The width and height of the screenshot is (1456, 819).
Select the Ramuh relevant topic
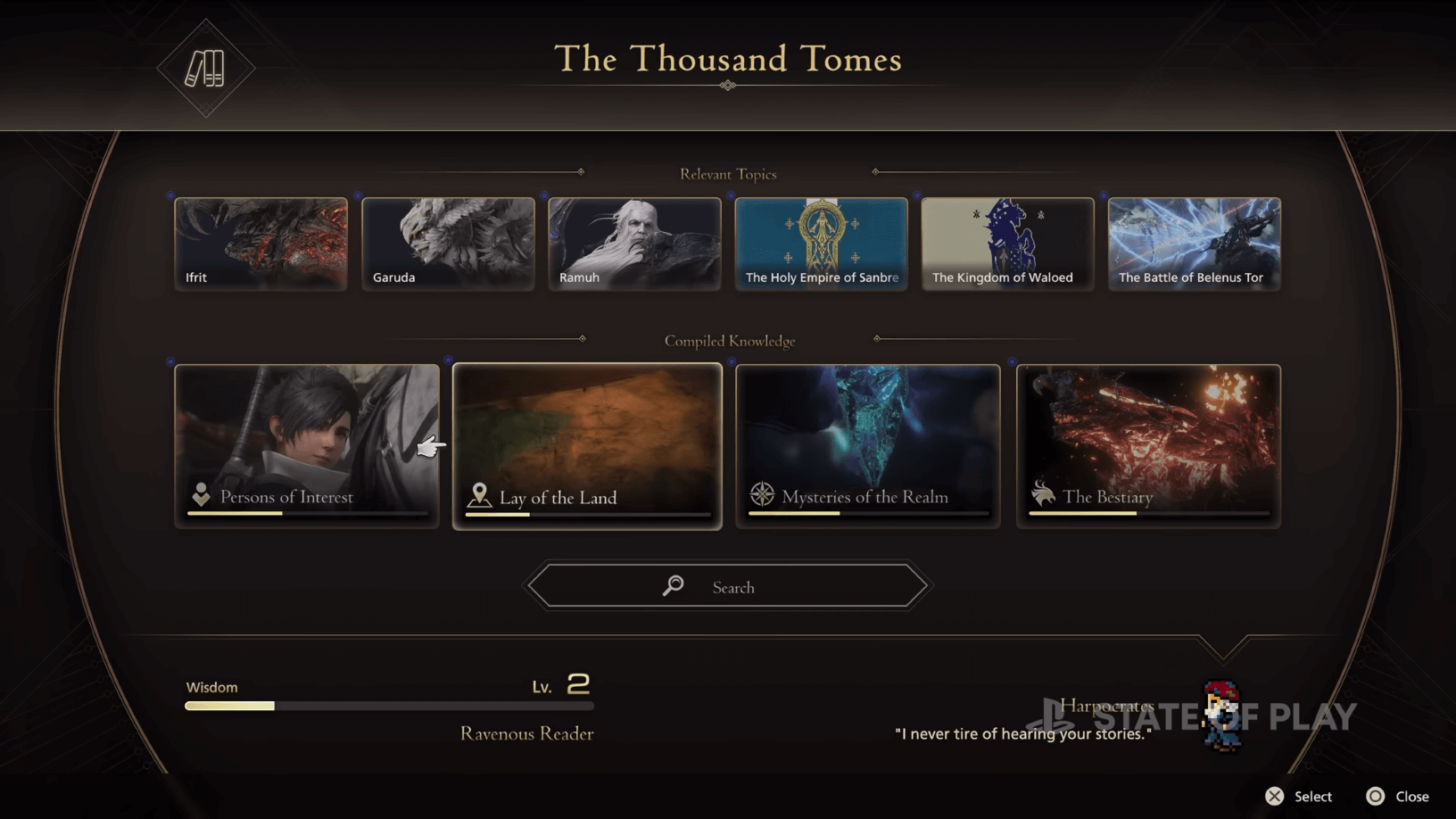[x=634, y=243]
